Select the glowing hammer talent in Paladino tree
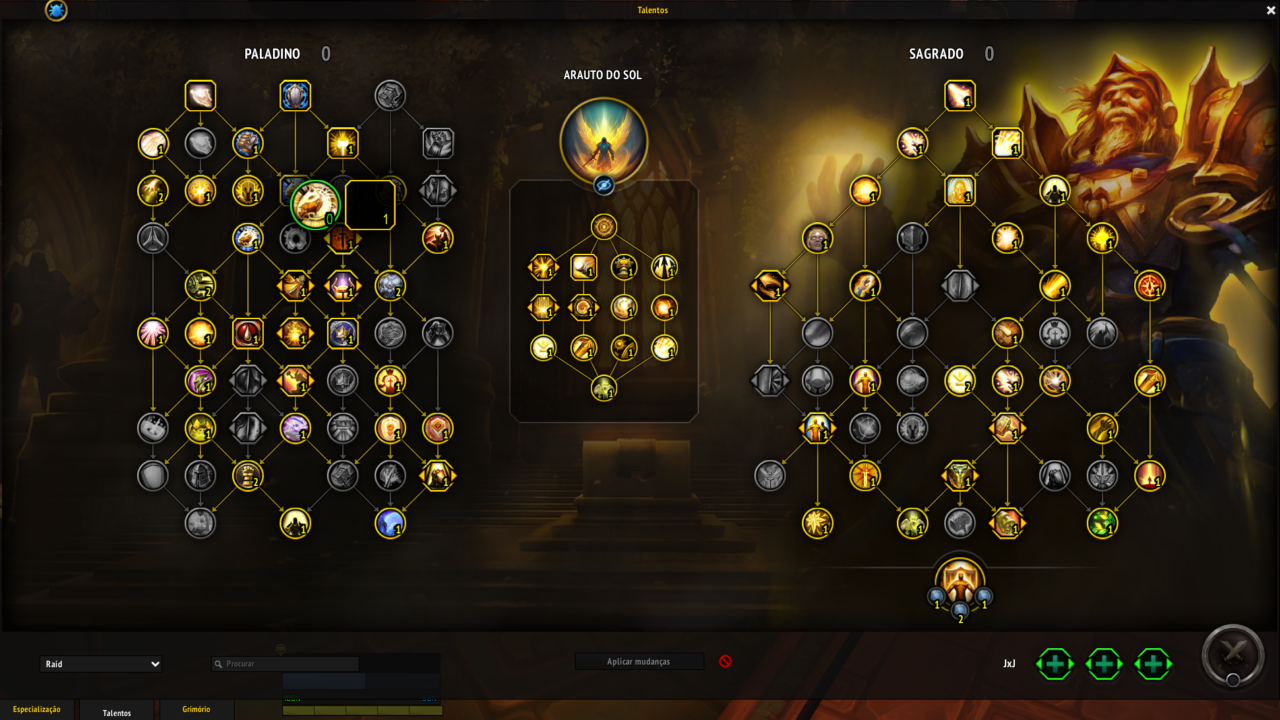Viewport: 1280px width, 720px height. [x=343, y=143]
